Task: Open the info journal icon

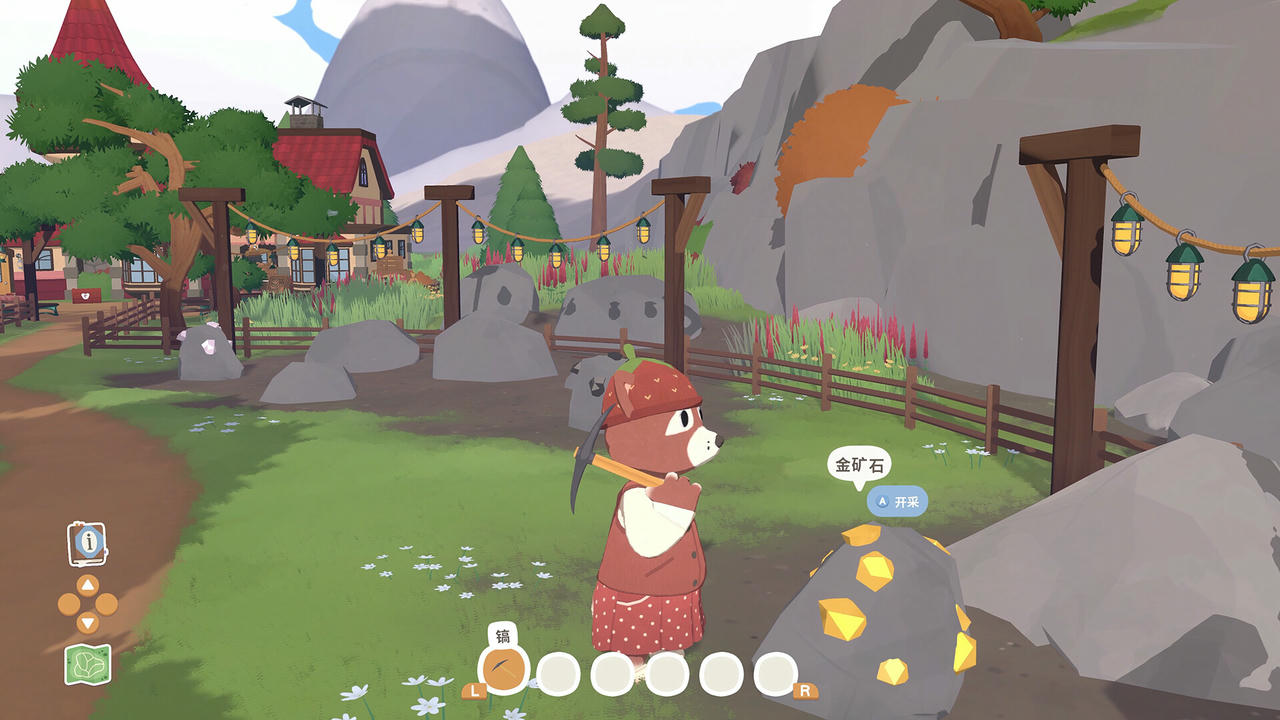Action: pyautogui.click(x=88, y=543)
